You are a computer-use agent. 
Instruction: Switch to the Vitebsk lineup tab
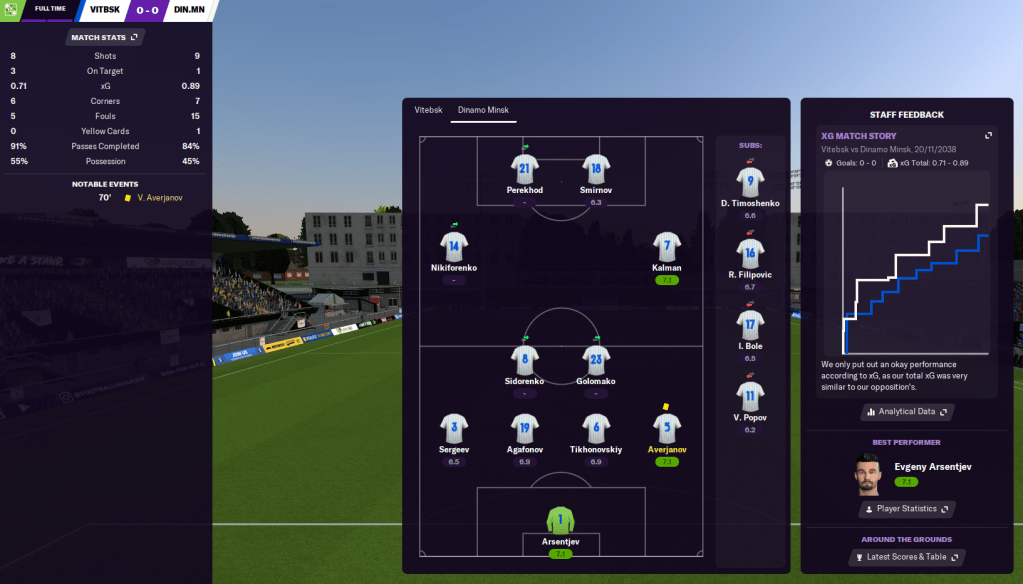pos(428,109)
